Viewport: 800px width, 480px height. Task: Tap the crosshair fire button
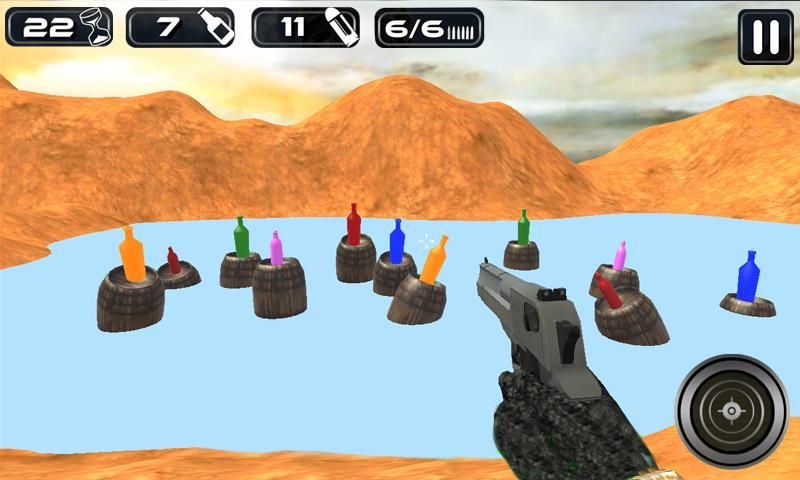[732, 410]
